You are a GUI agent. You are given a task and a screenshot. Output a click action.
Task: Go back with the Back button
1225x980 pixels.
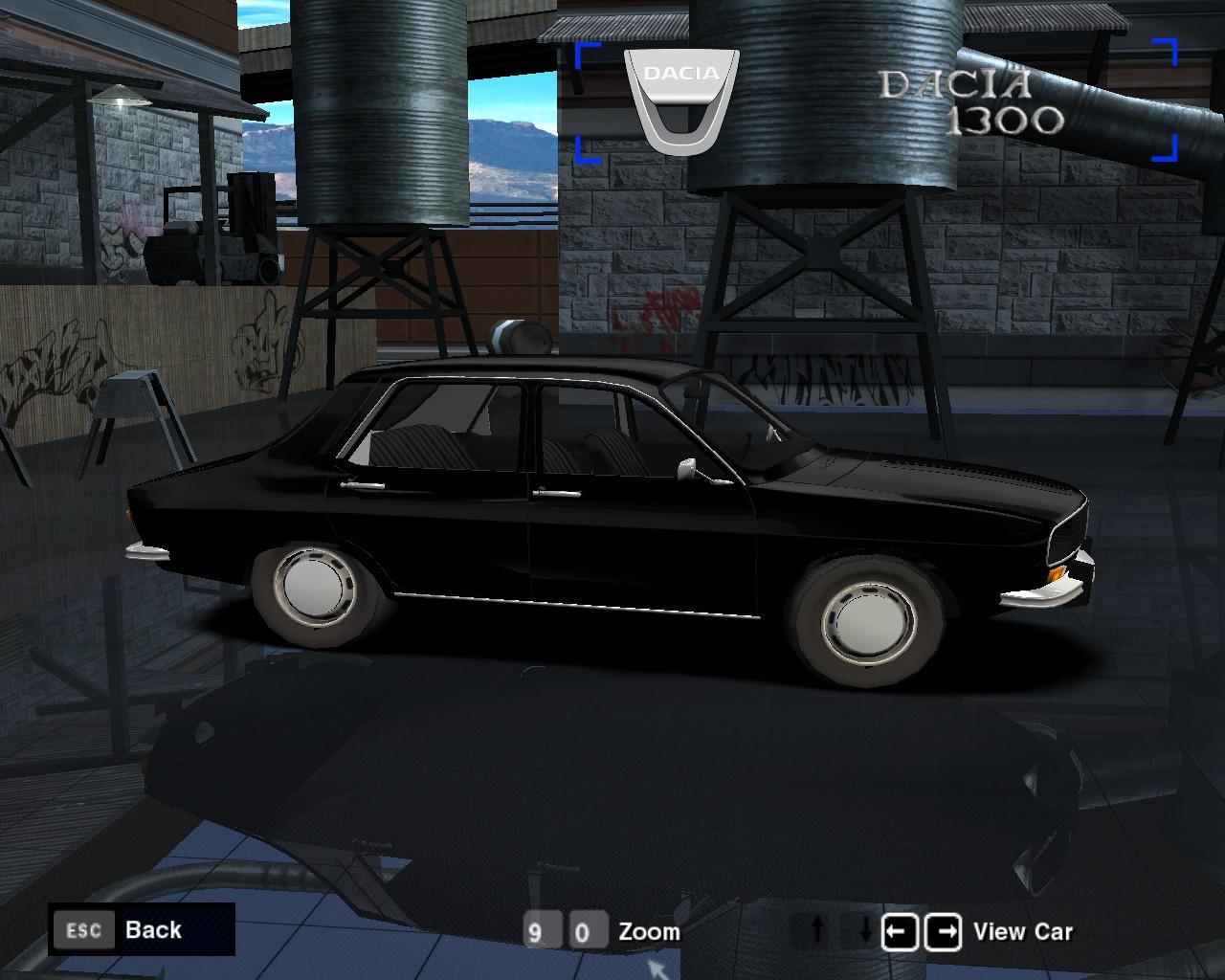[141, 929]
